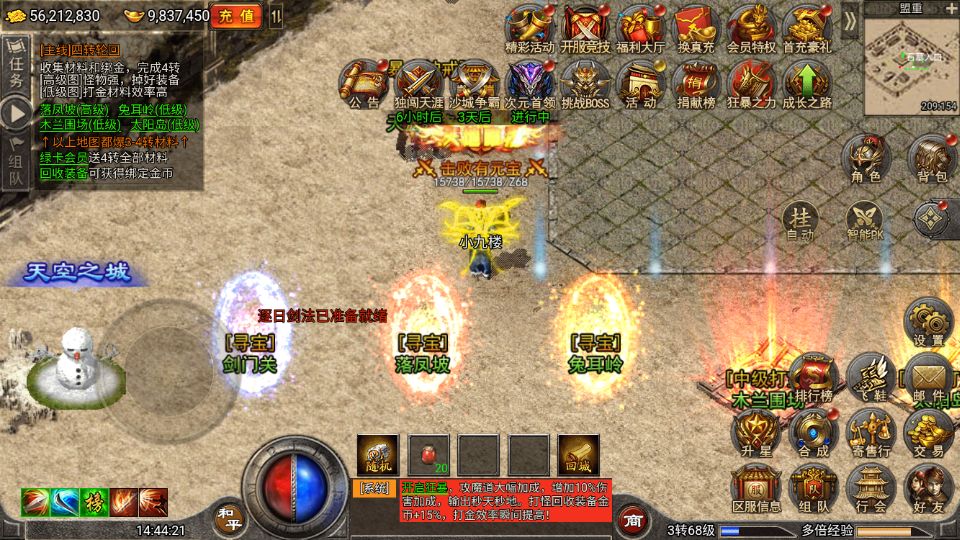Tap the 充值 recharge button
The height and width of the screenshot is (540, 960).
236,16
